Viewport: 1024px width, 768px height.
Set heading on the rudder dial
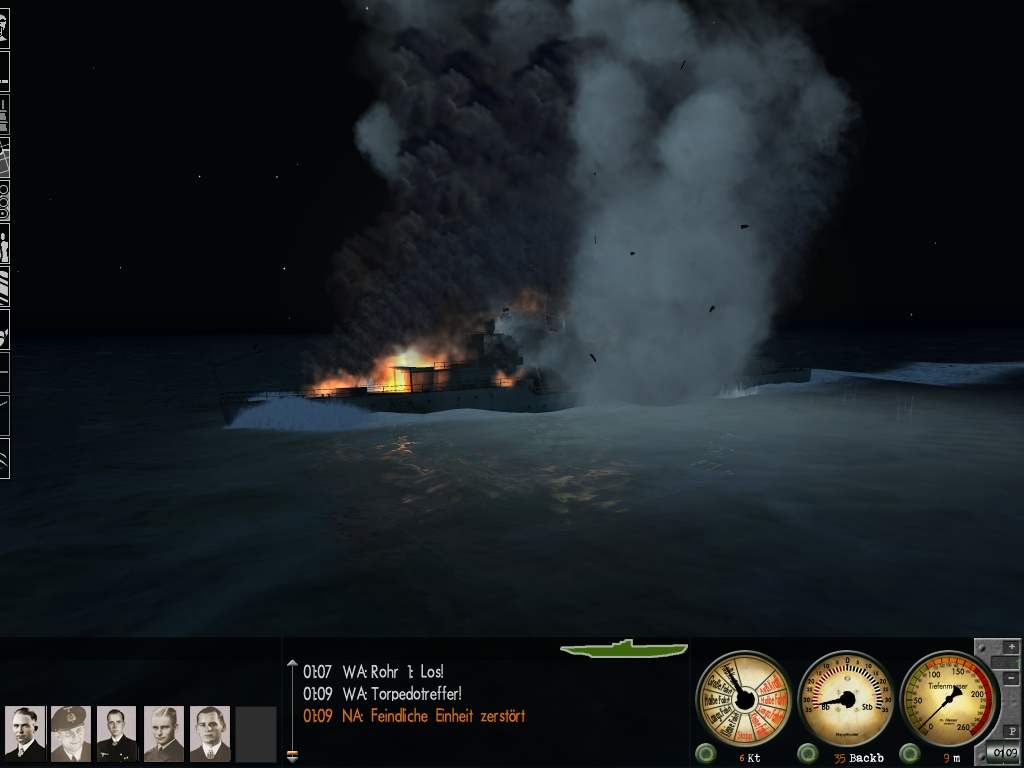(x=847, y=698)
